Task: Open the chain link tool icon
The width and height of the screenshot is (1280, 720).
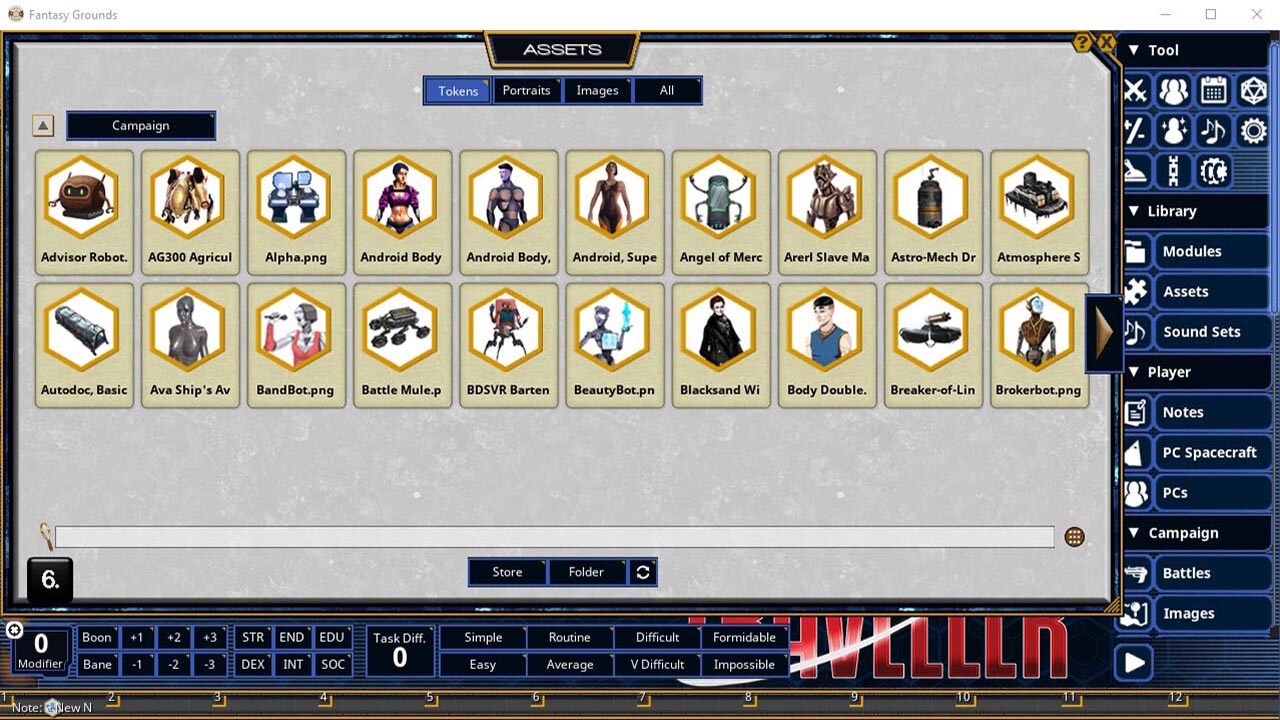Action: [1173, 171]
